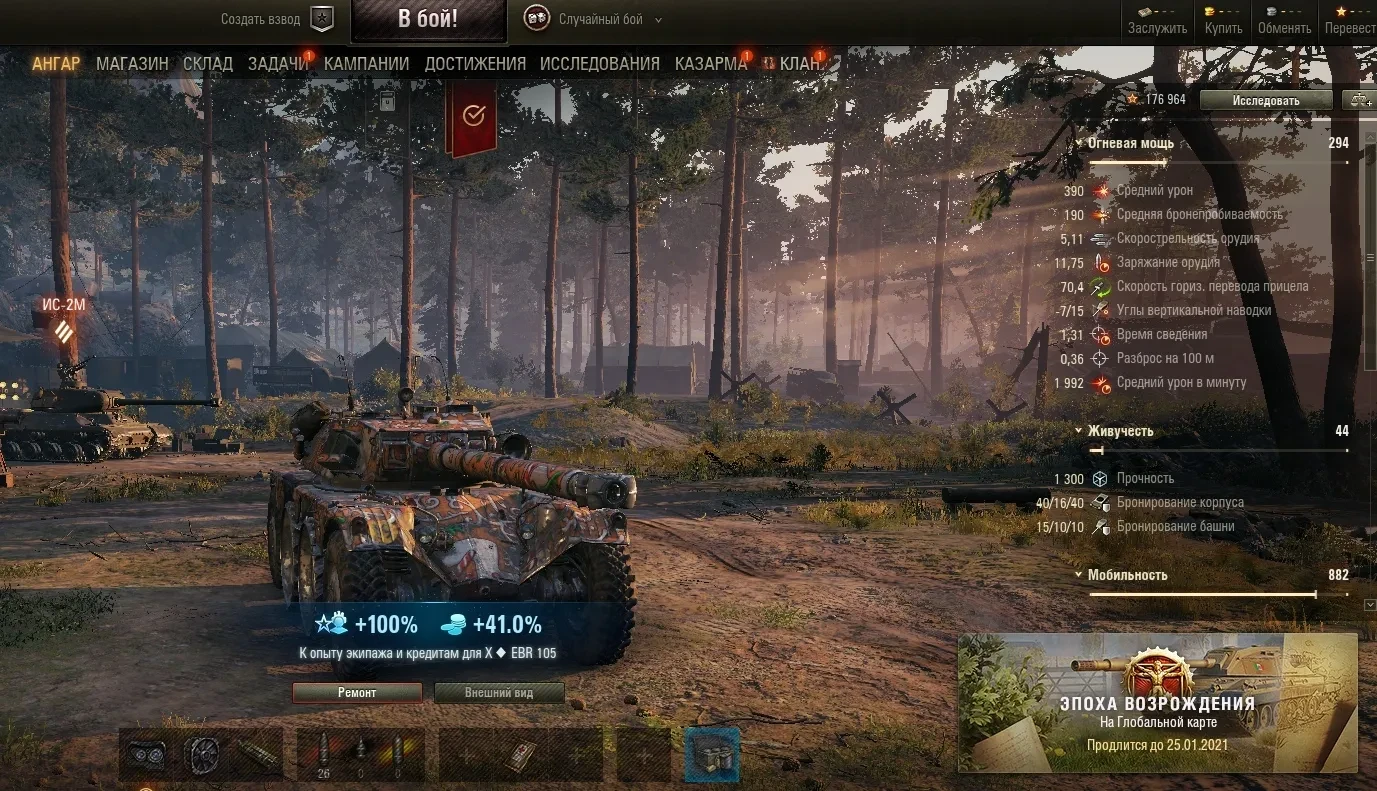The height and width of the screenshot is (791, 1377).
Task: Open the red checkmark missions flag
Action: pyautogui.click(x=473, y=117)
